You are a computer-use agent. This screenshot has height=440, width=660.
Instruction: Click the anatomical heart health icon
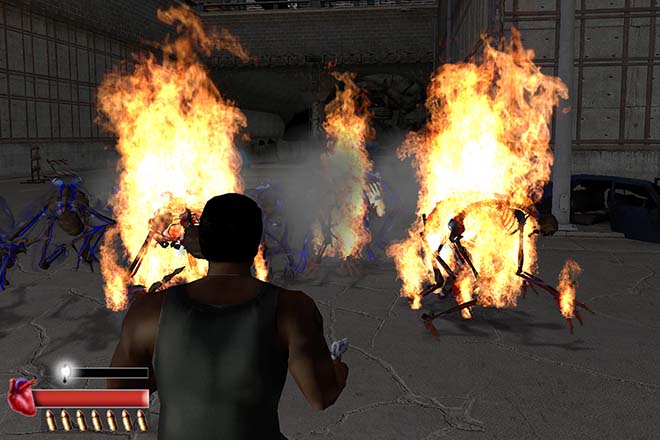pyautogui.click(x=21, y=397)
